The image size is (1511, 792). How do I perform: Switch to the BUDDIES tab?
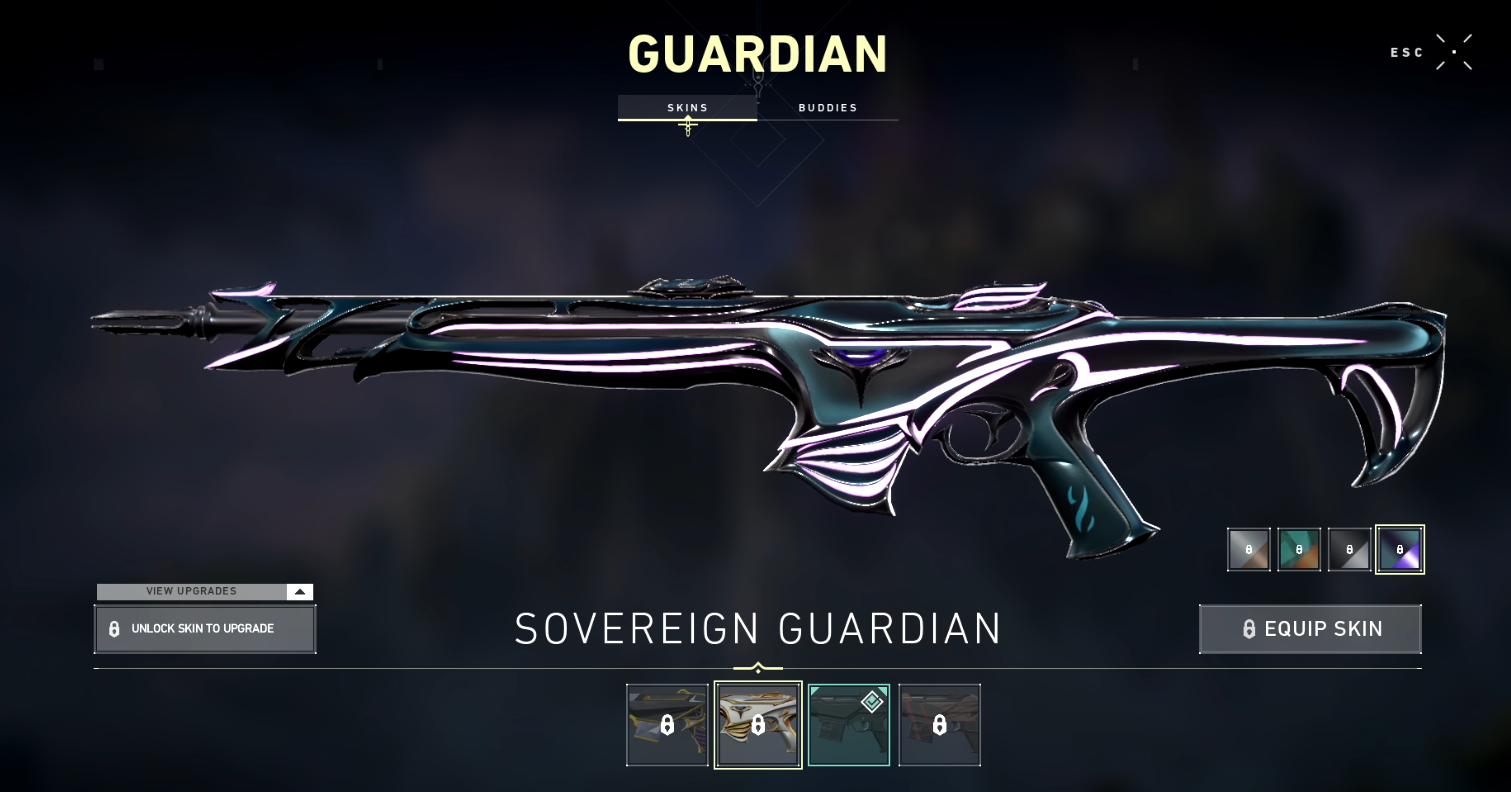[828, 107]
